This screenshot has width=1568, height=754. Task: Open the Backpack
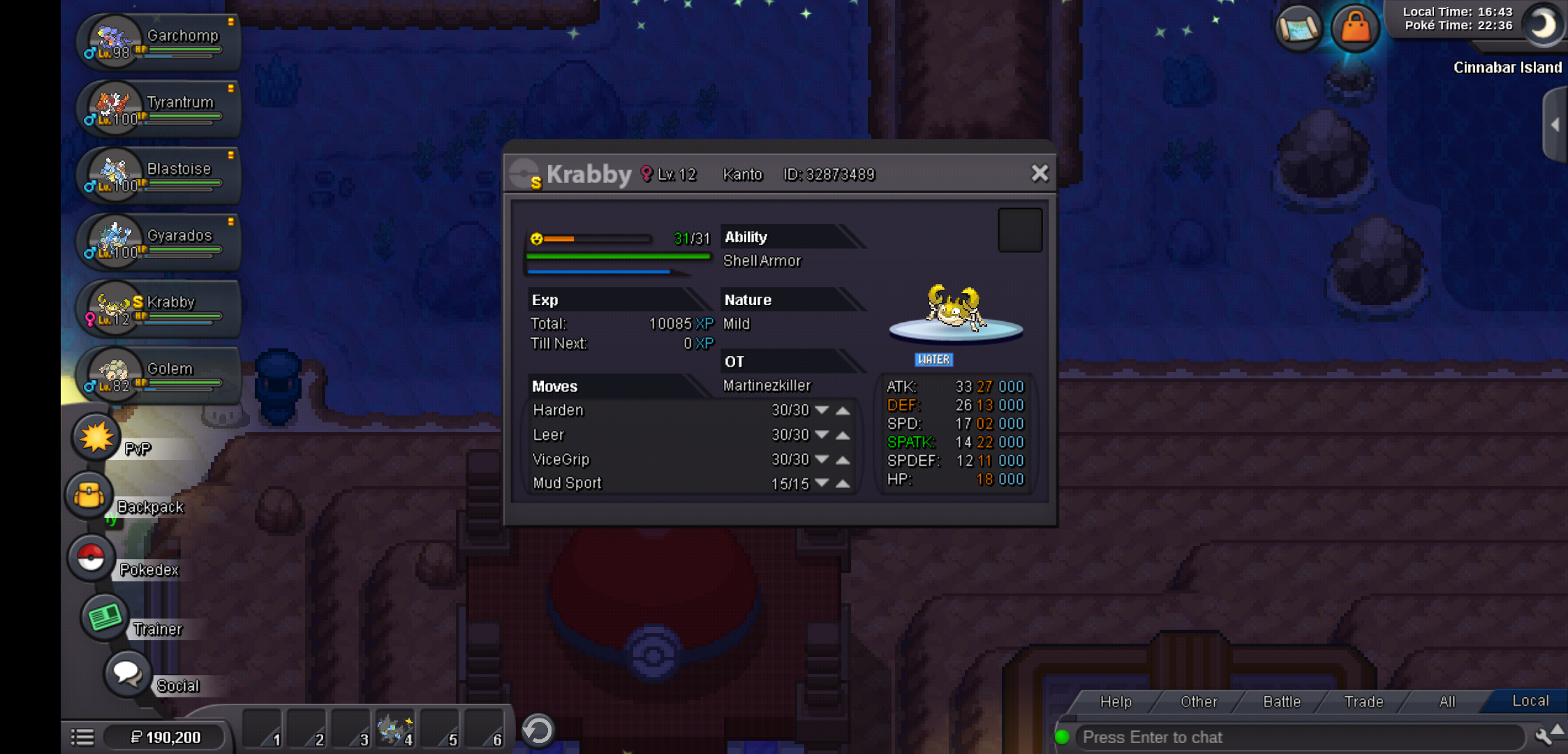click(90, 496)
